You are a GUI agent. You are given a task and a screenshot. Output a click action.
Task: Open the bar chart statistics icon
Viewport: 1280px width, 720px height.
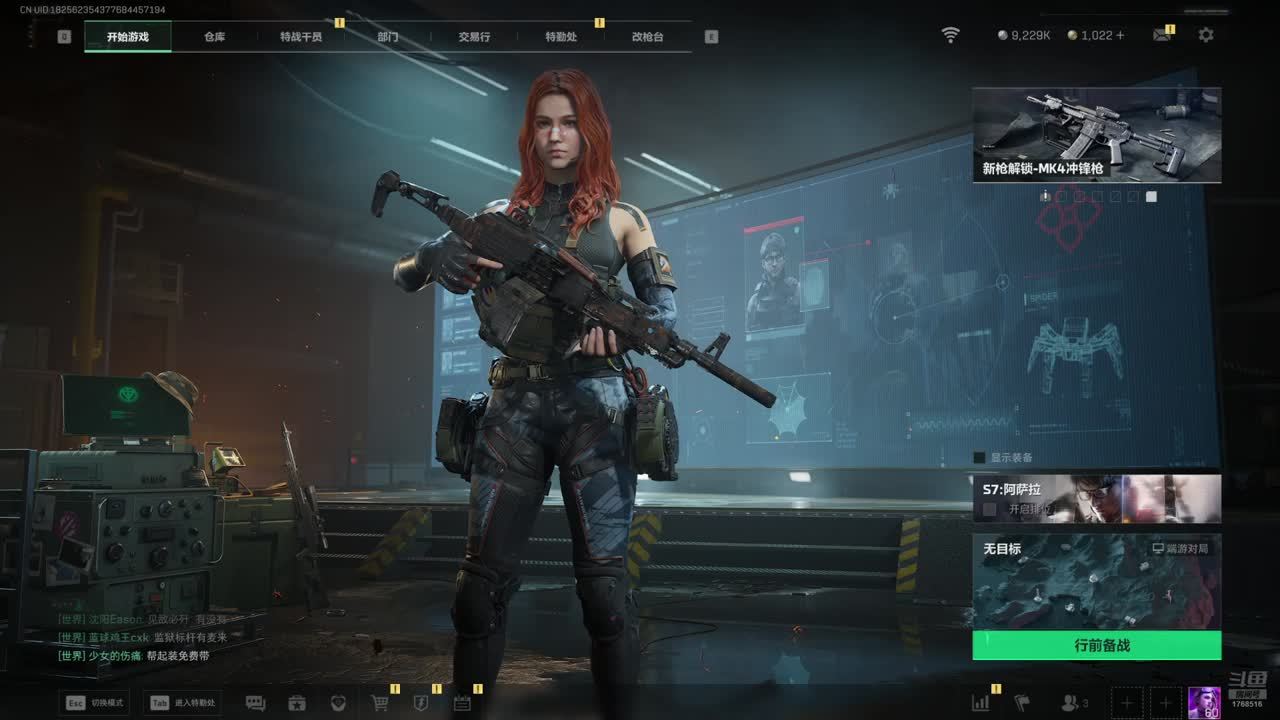[981, 703]
